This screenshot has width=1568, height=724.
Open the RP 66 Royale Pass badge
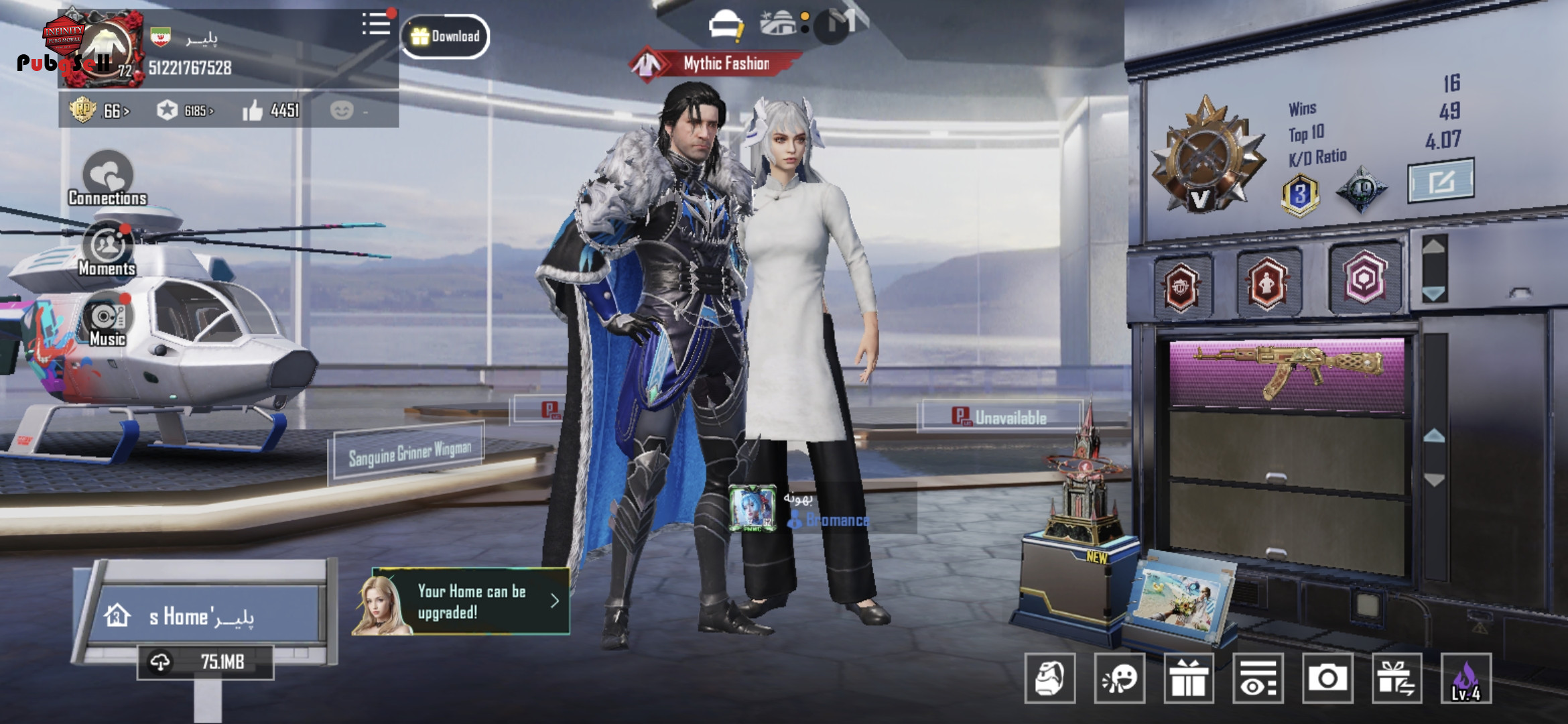click(x=99, y=110)
